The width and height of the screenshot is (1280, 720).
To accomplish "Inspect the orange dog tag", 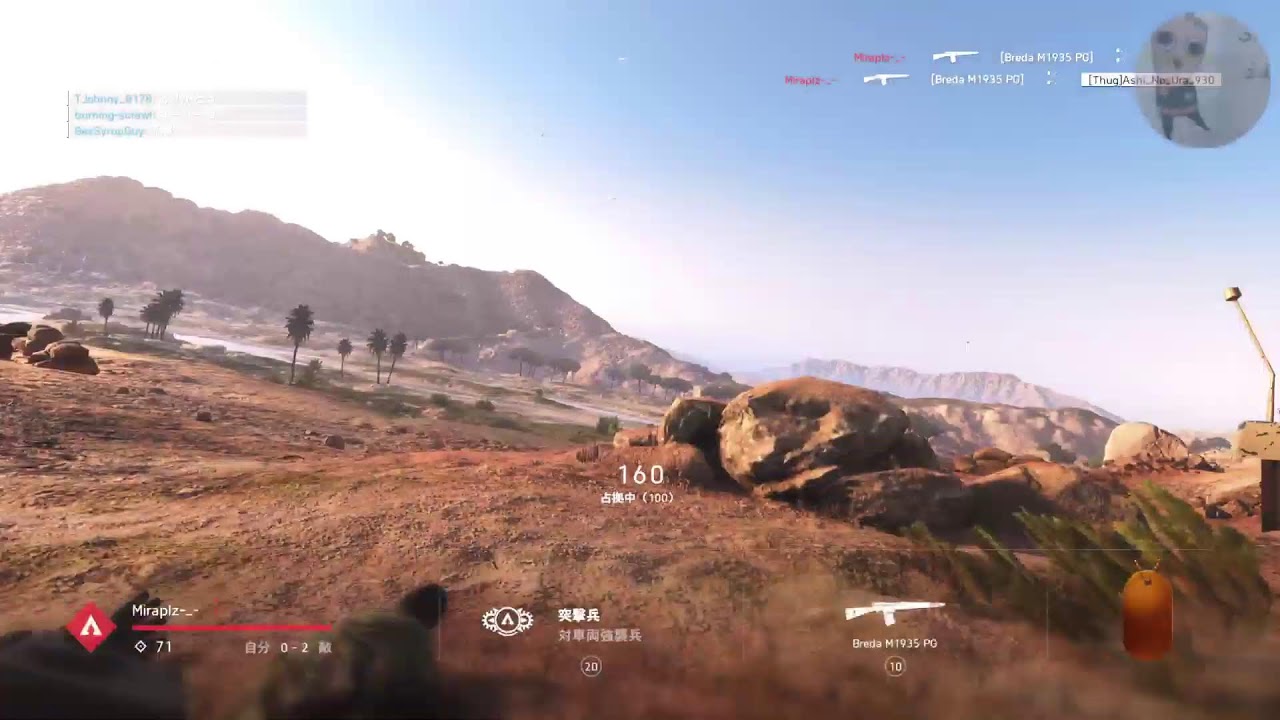I will [x=1146, y=614].
